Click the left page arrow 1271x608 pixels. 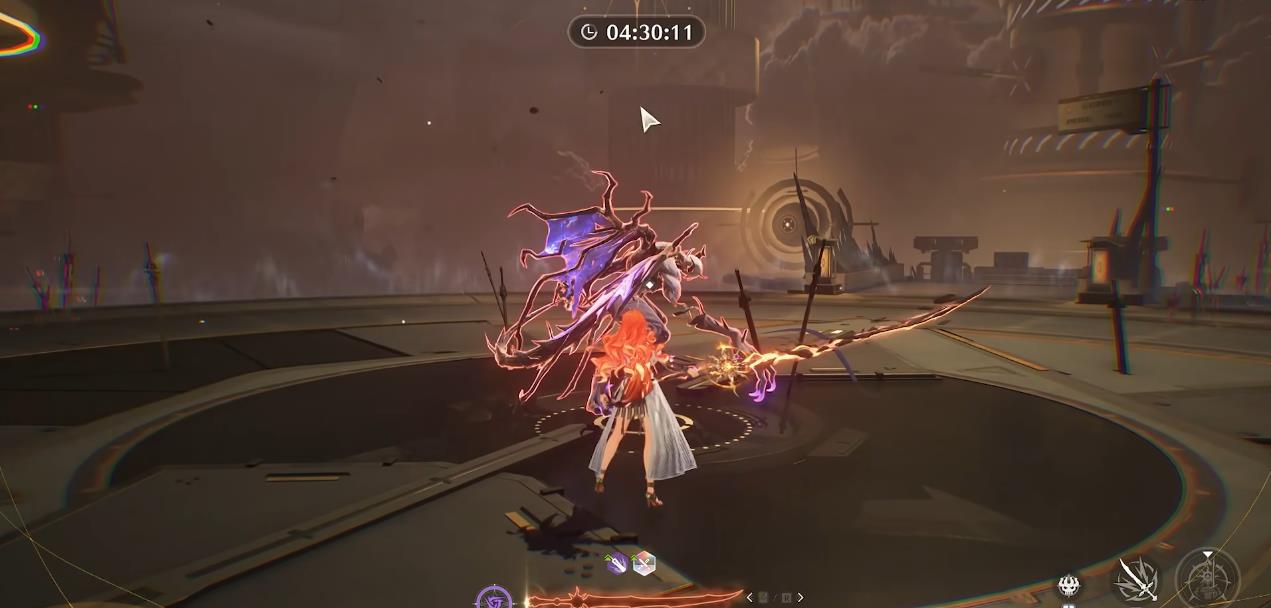[751, 598]
